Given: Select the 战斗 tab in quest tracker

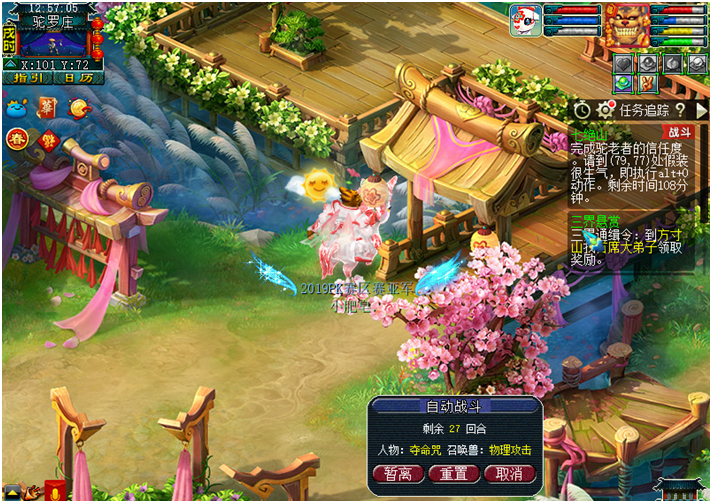Looking at the screenshot, I should pyautogui.click(x=679, y=131).
